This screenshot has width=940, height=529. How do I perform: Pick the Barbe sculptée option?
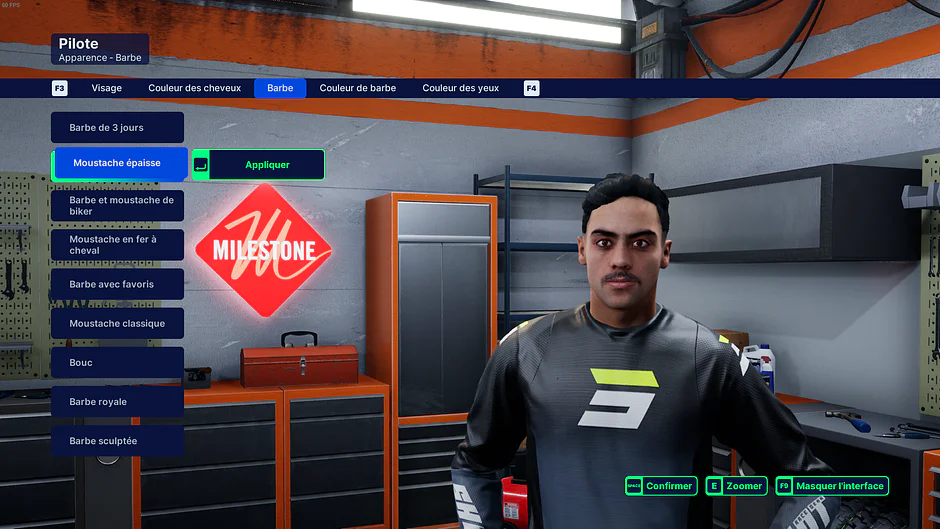tap(118, 440)
